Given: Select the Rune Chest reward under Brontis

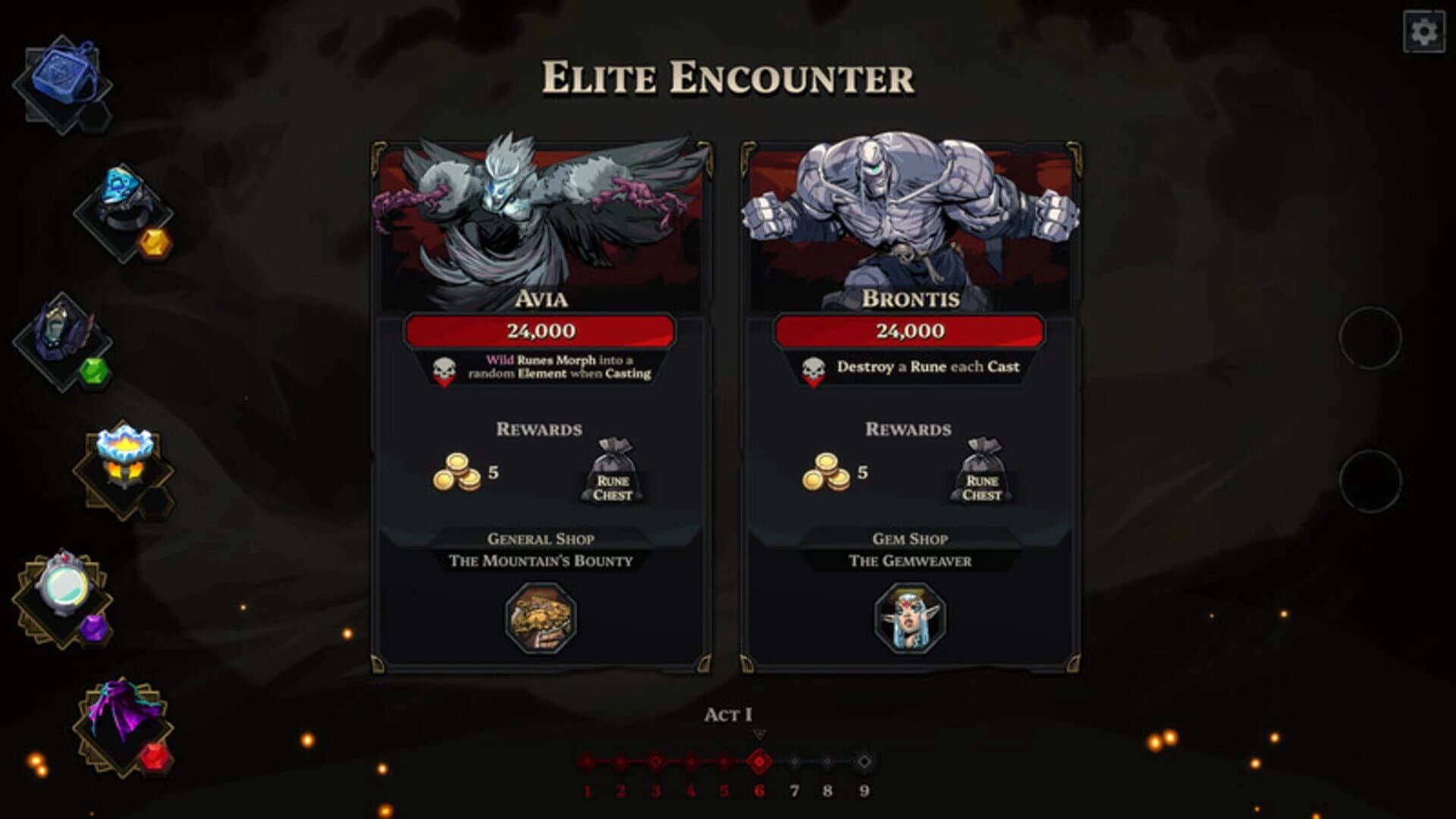Looking at the screenshot, I should coord(982,469).
